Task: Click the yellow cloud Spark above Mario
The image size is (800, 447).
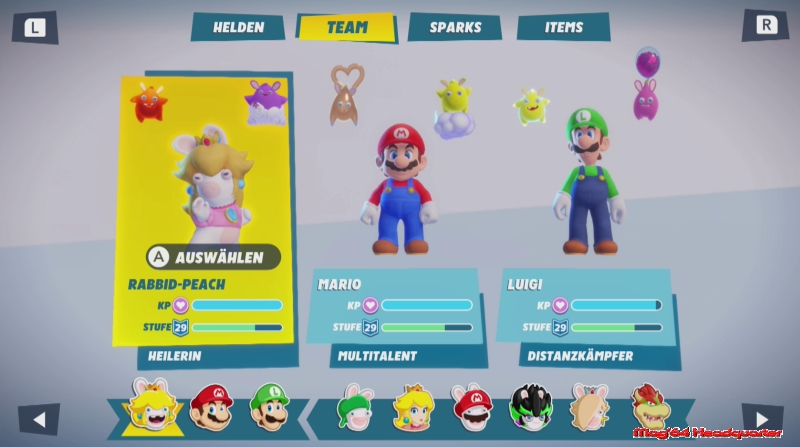Action: tap(454, 105)
